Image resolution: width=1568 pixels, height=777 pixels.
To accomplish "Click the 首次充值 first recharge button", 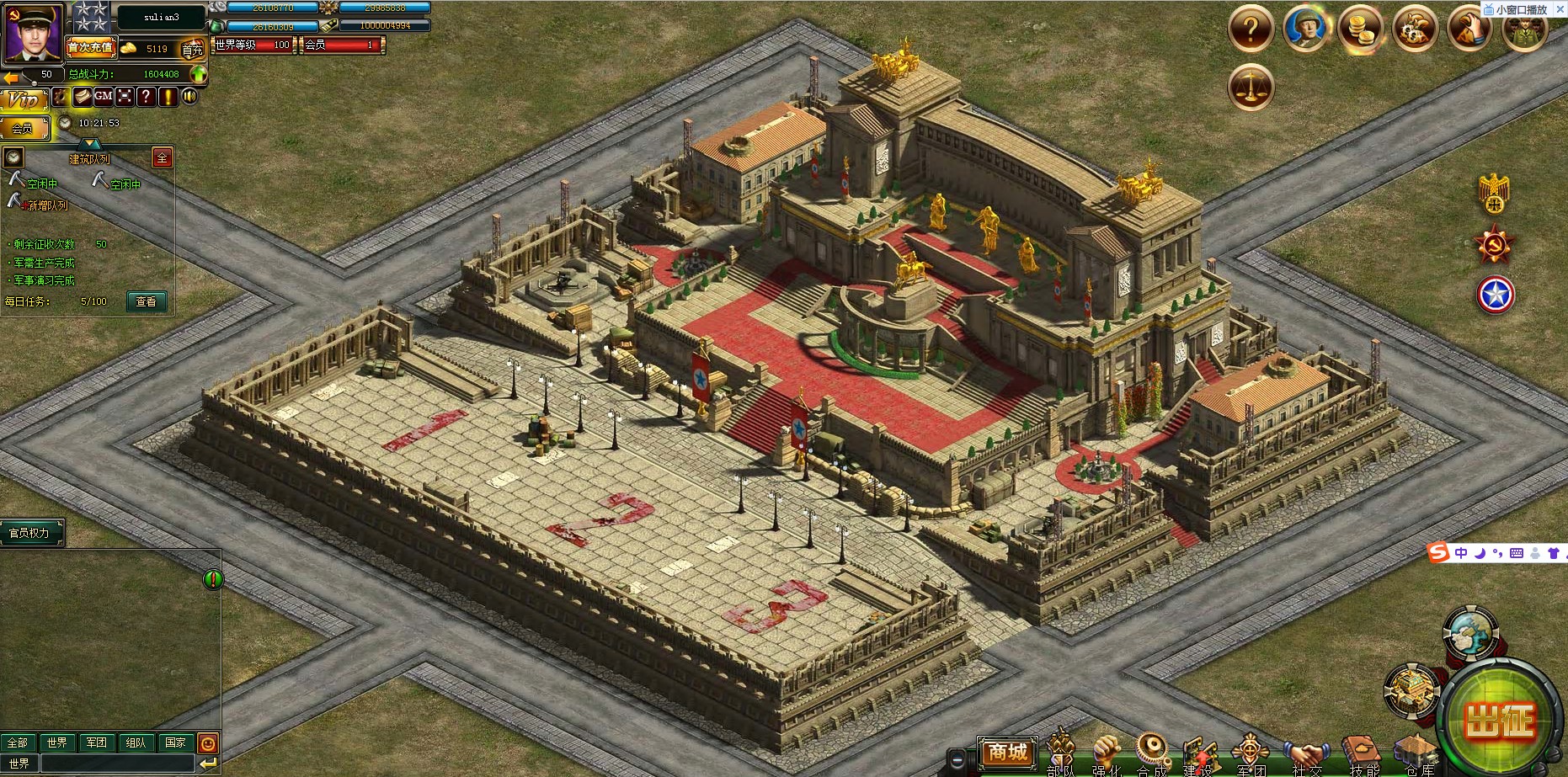I will 91,48.
